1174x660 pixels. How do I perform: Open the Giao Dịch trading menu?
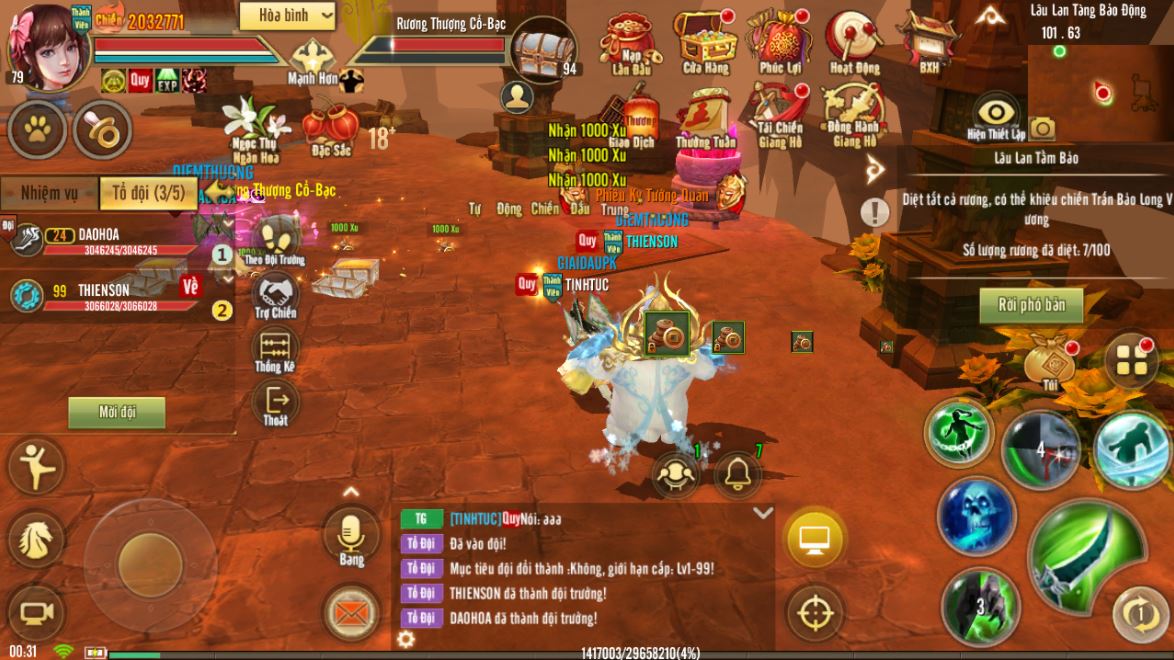point(632,118)
